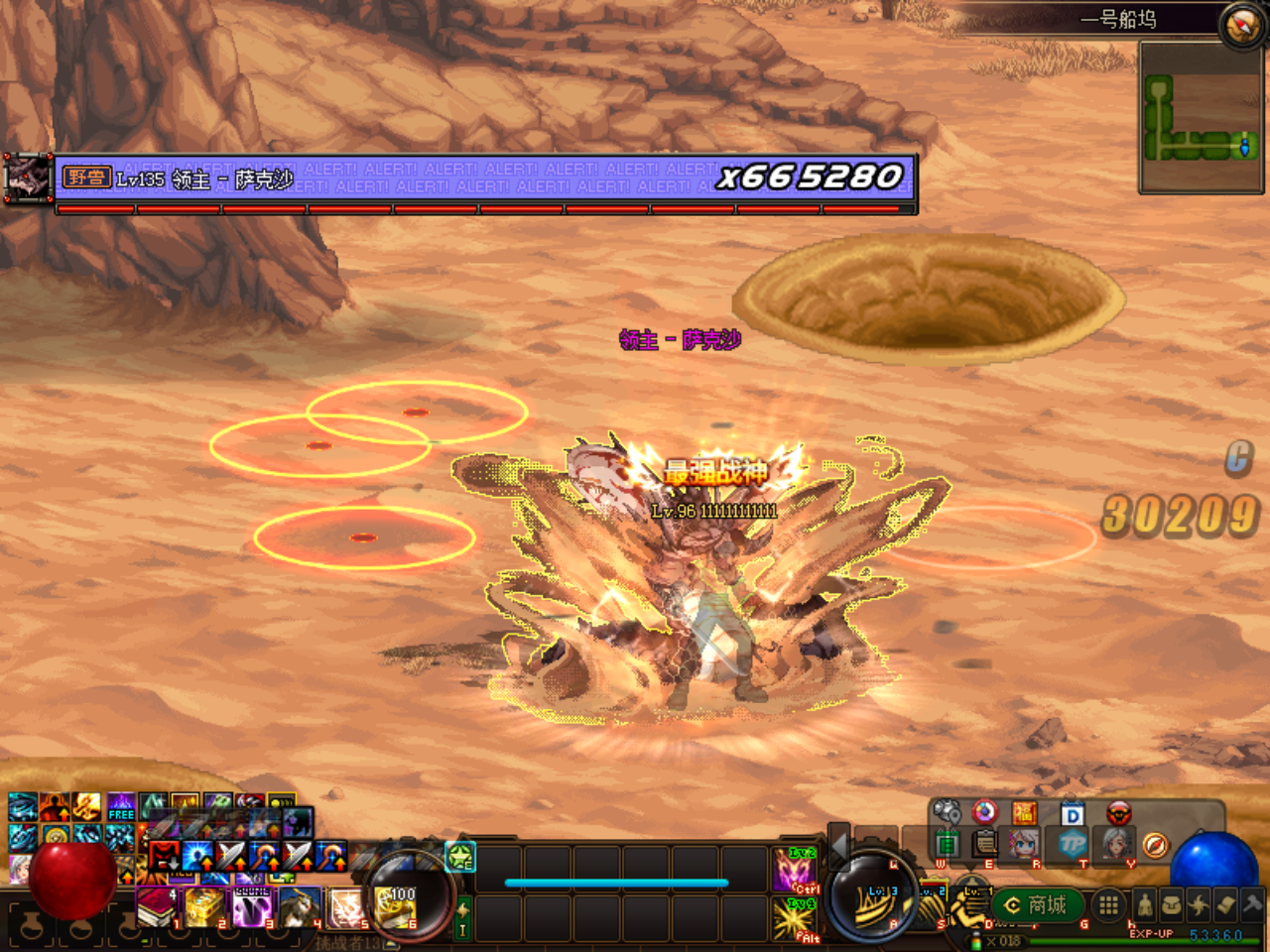Open the TP skill shop icon
The width and height of the screenshot is (1270, 952).
click(x=1075, y=845)
